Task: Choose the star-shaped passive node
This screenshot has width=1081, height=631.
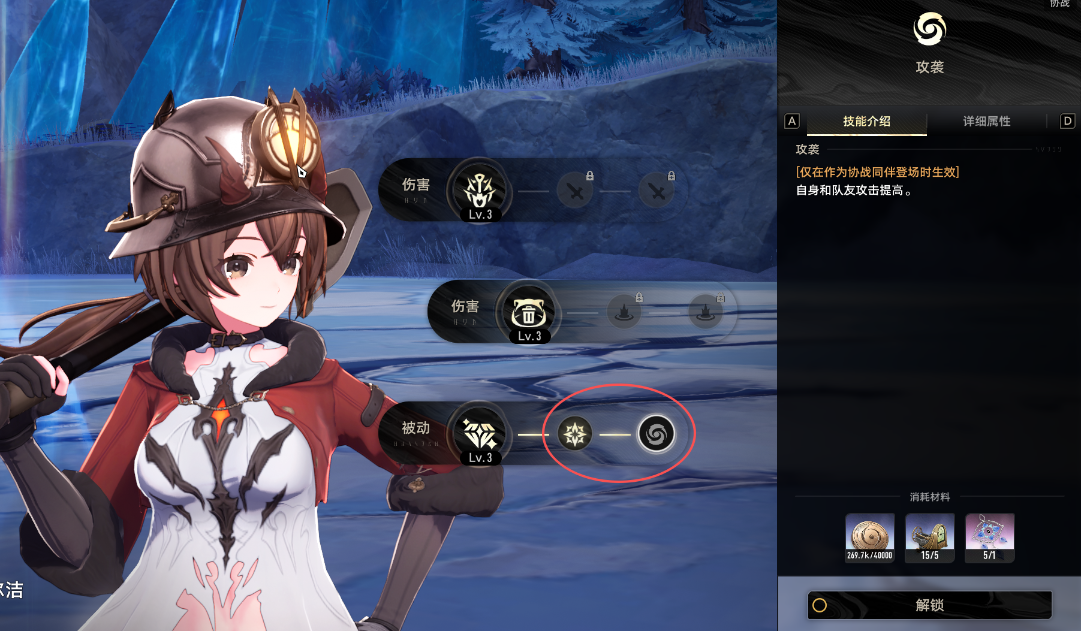Action: click(574, 433)
